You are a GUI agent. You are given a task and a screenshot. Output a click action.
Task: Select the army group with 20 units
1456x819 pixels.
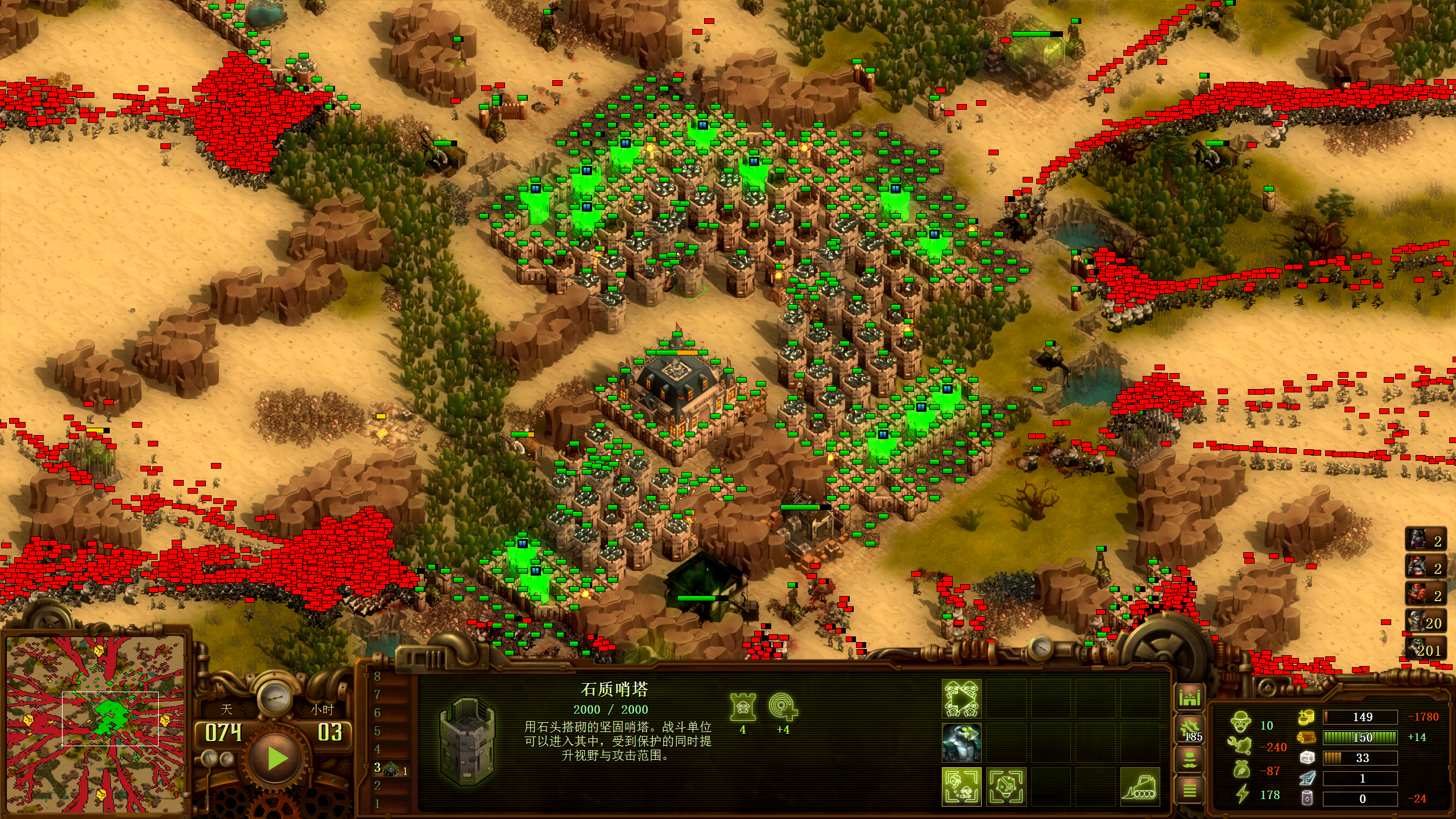1425,622
